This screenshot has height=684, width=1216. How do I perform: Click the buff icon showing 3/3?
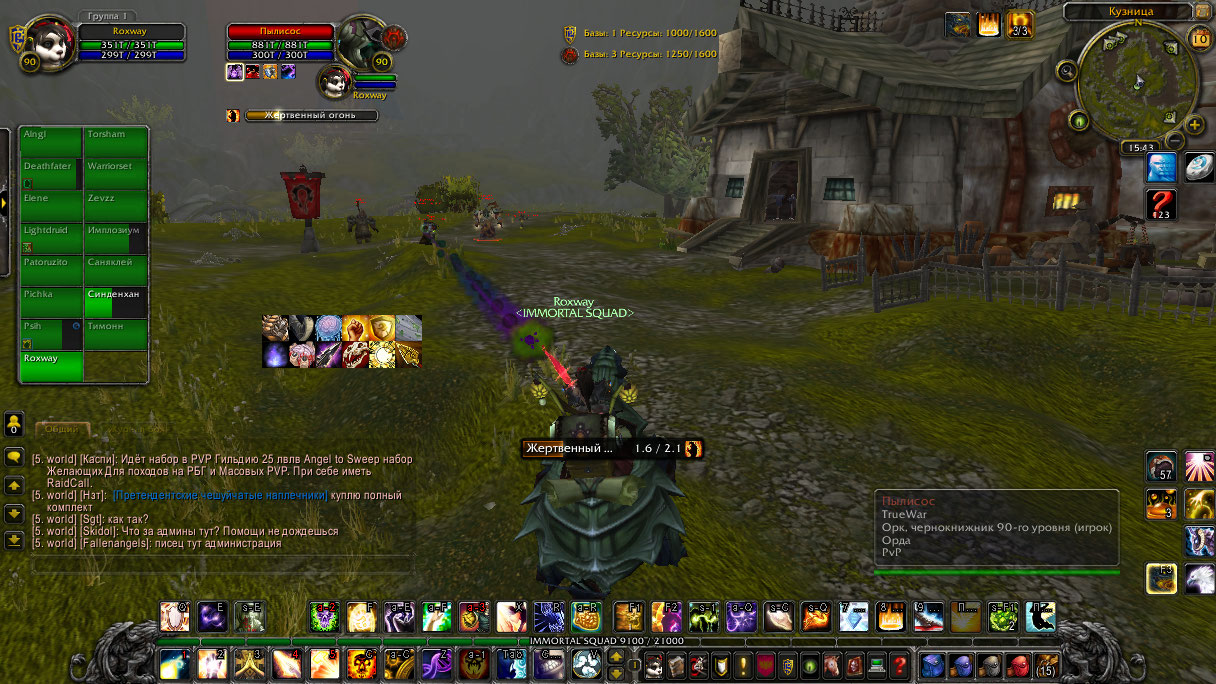pyautogui.click(x=1019, y=25)
